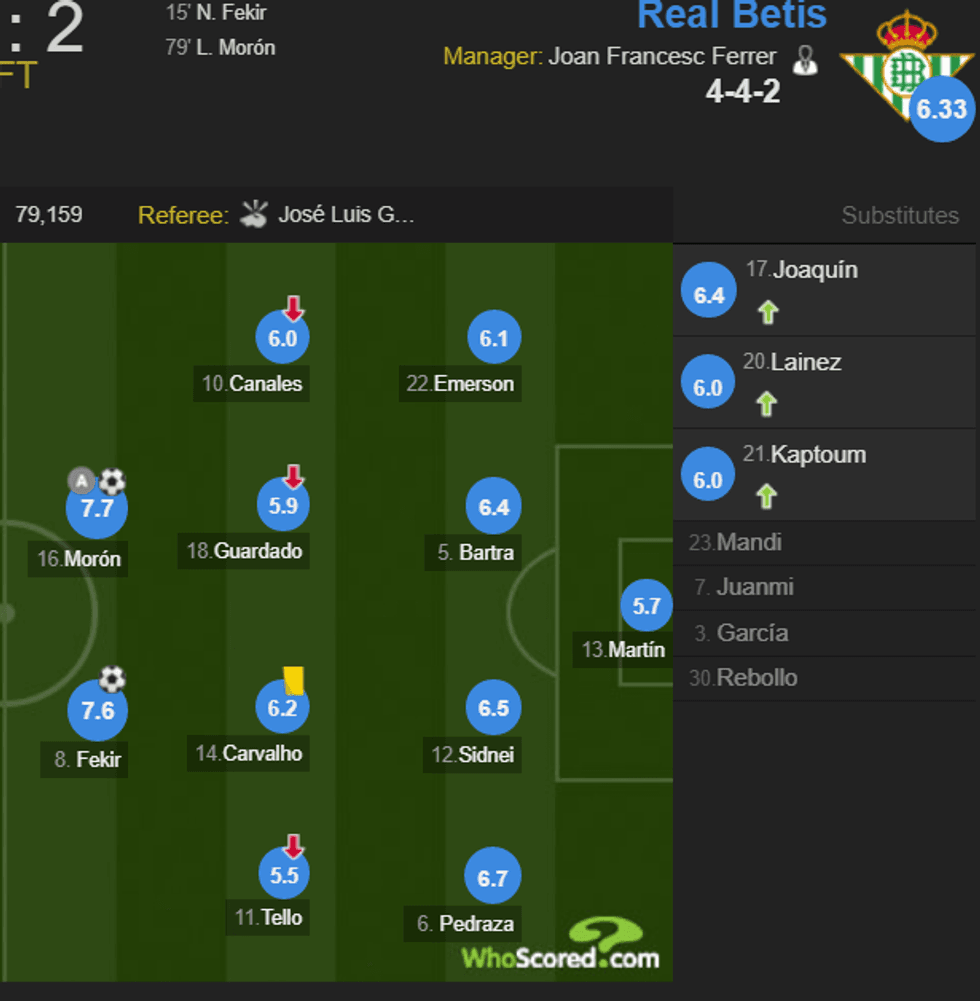980x1001 pixels.
Task: Click Tello's 5.5 rating bubble
Action: coord(283,875)
